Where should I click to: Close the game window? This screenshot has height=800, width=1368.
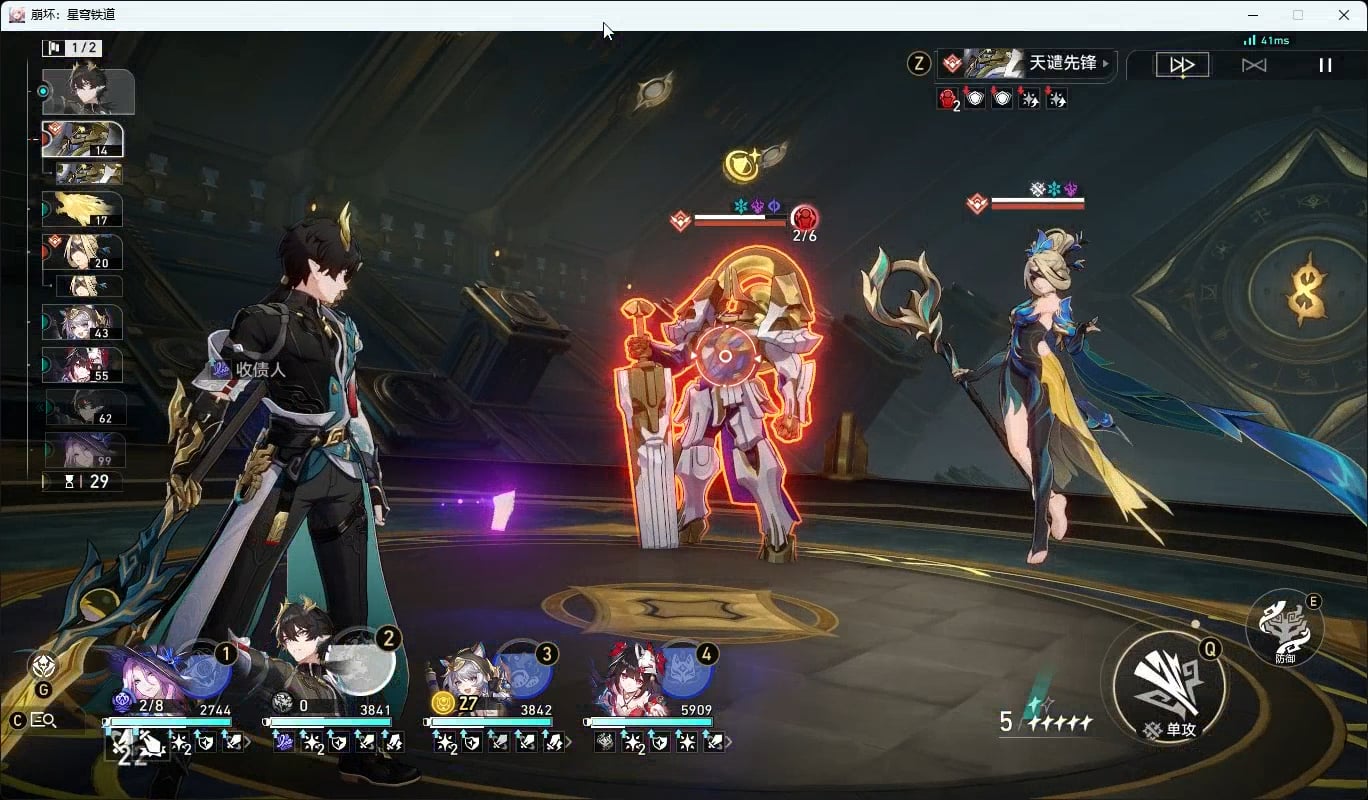pyautogui.click(x=1343, y=15)
